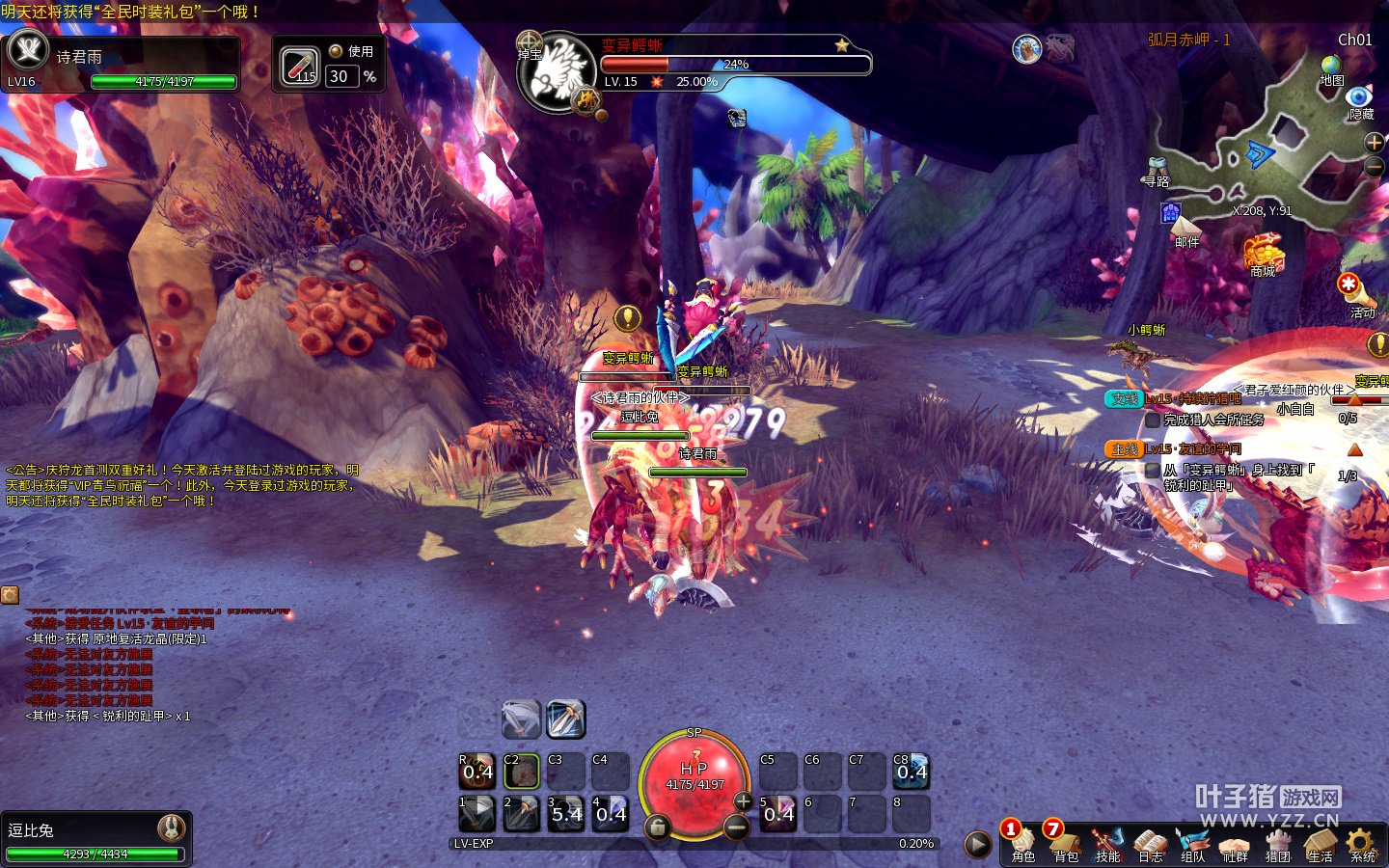
Task: Open the 背包 backpack inventory
Action: (1065, 843)
